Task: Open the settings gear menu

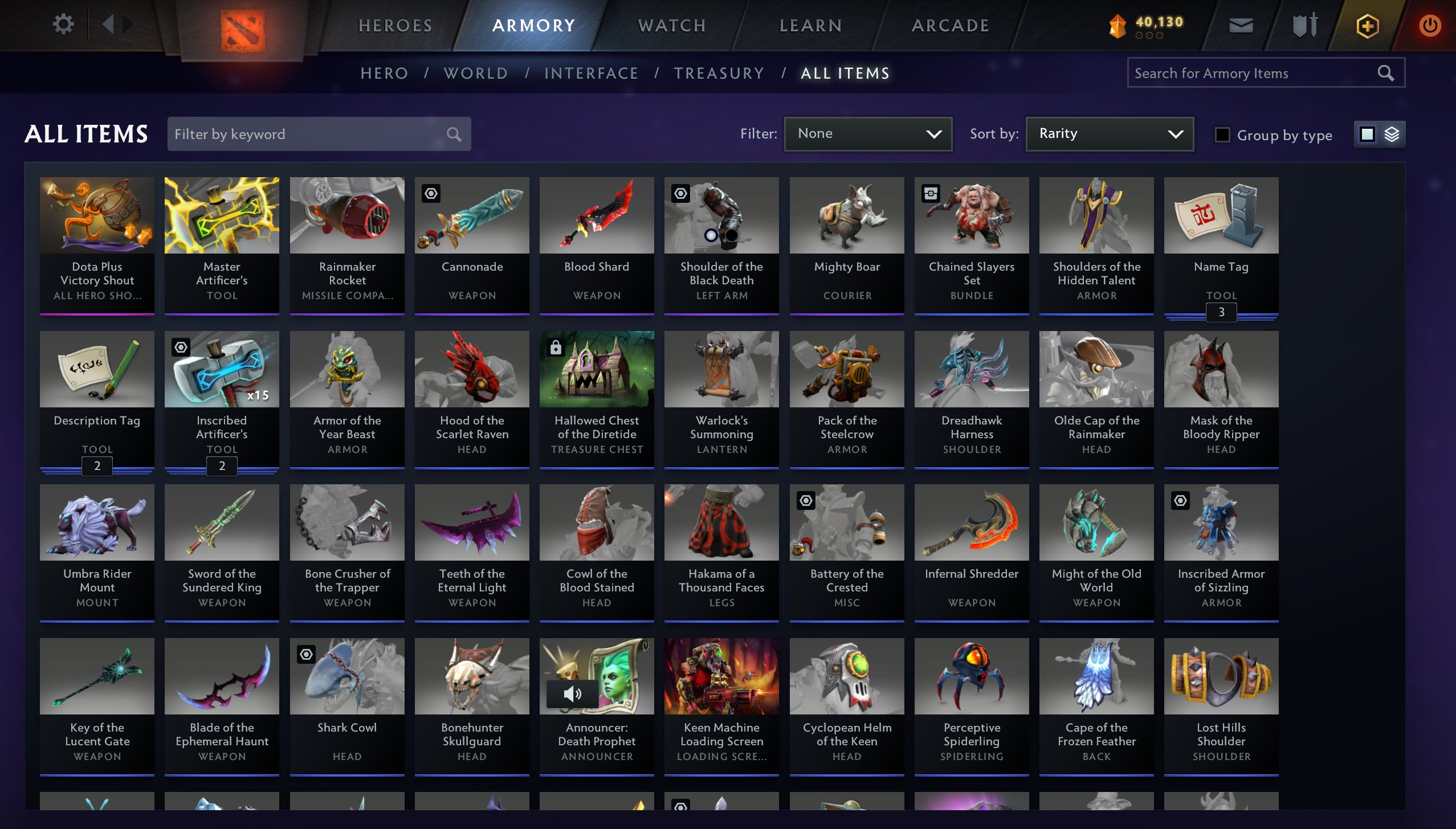Action: click(x=63, y=24)
